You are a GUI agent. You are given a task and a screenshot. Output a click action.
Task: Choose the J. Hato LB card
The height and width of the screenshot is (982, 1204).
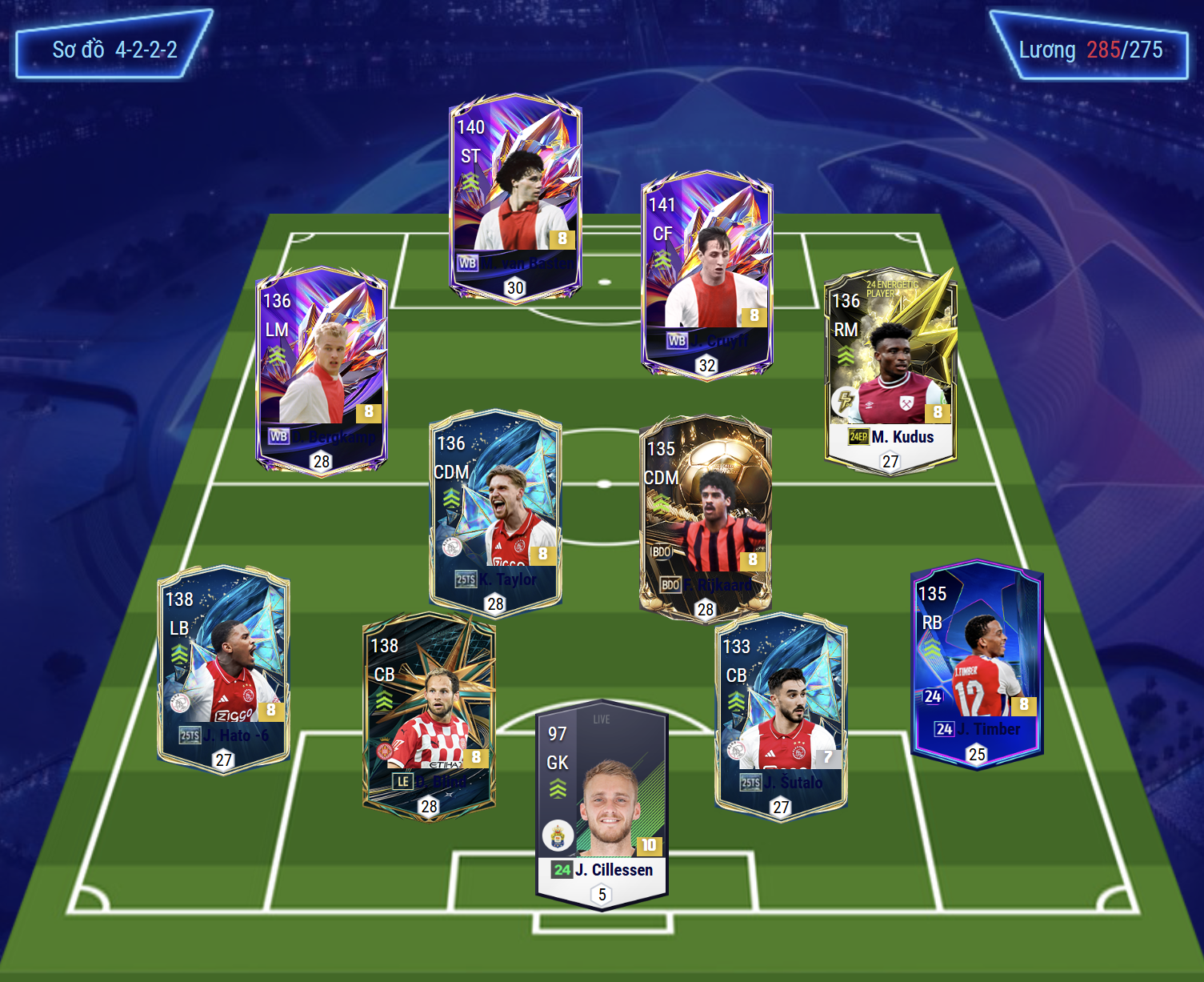(x=223, y=667)
